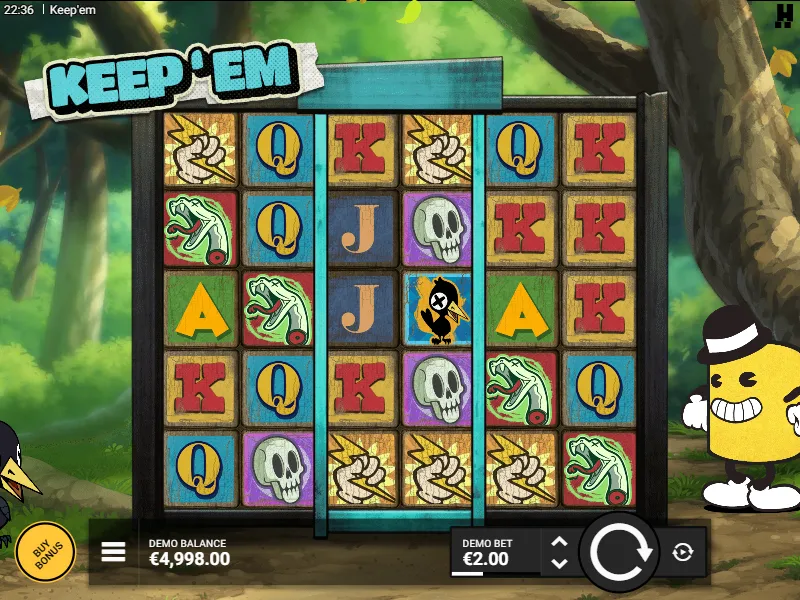Decrease the bet with the down arrow
Viewport: 800px width, 600px height.
pyautogui.click(x=559, y=563)
